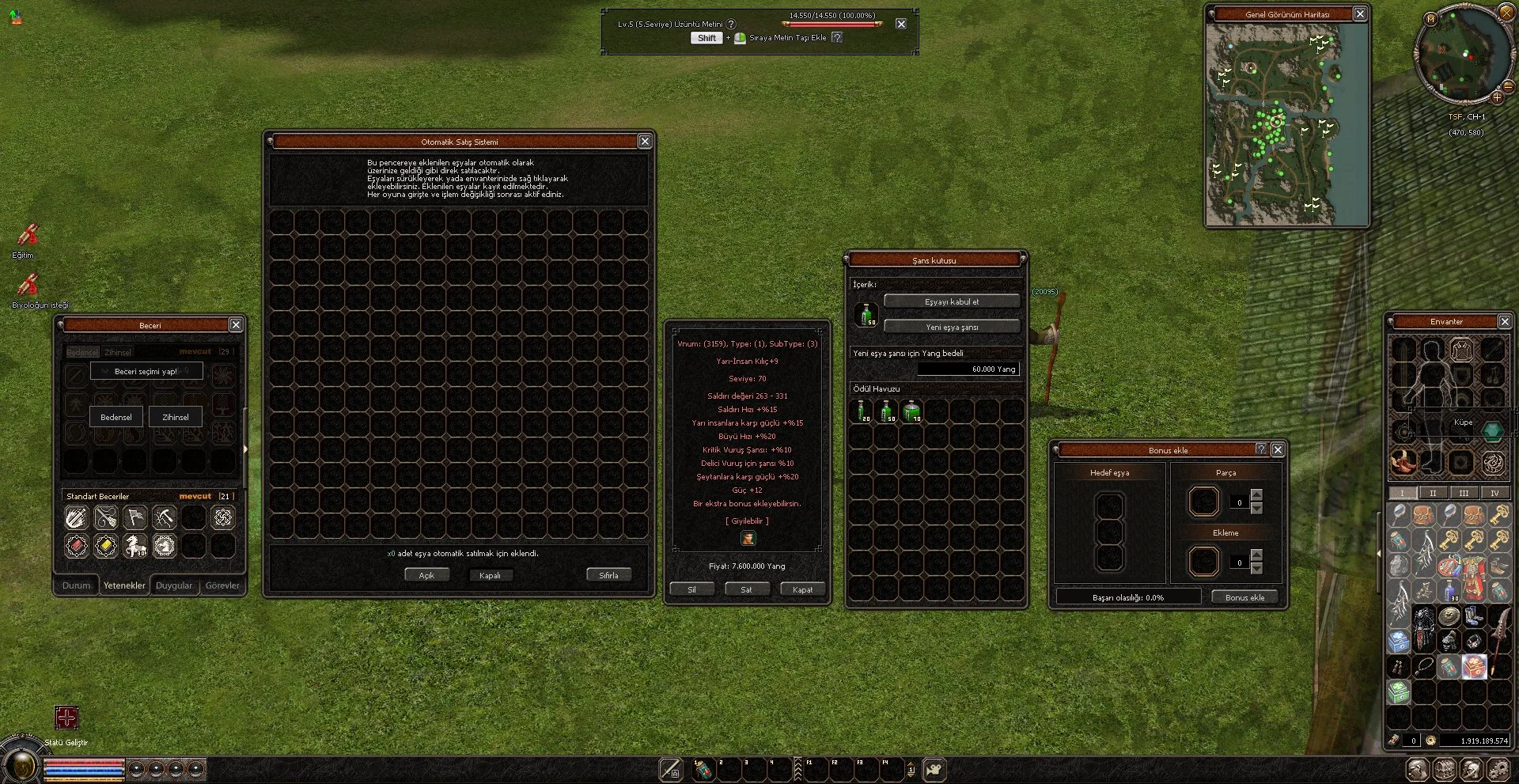Click Kapat in the item tooltip window
The height and width of the screenshot is (784, 1519).
pyautogui.click(x=802, y=589)
